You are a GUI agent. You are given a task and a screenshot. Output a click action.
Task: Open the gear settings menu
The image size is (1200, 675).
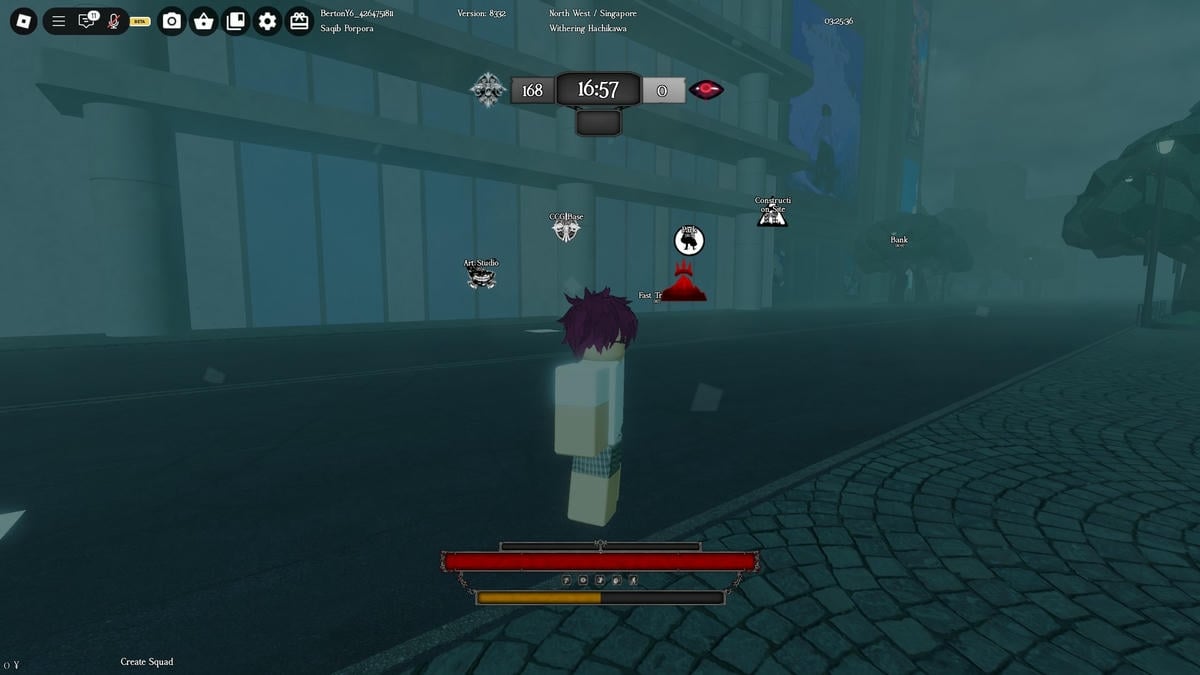tap(267, 21)
